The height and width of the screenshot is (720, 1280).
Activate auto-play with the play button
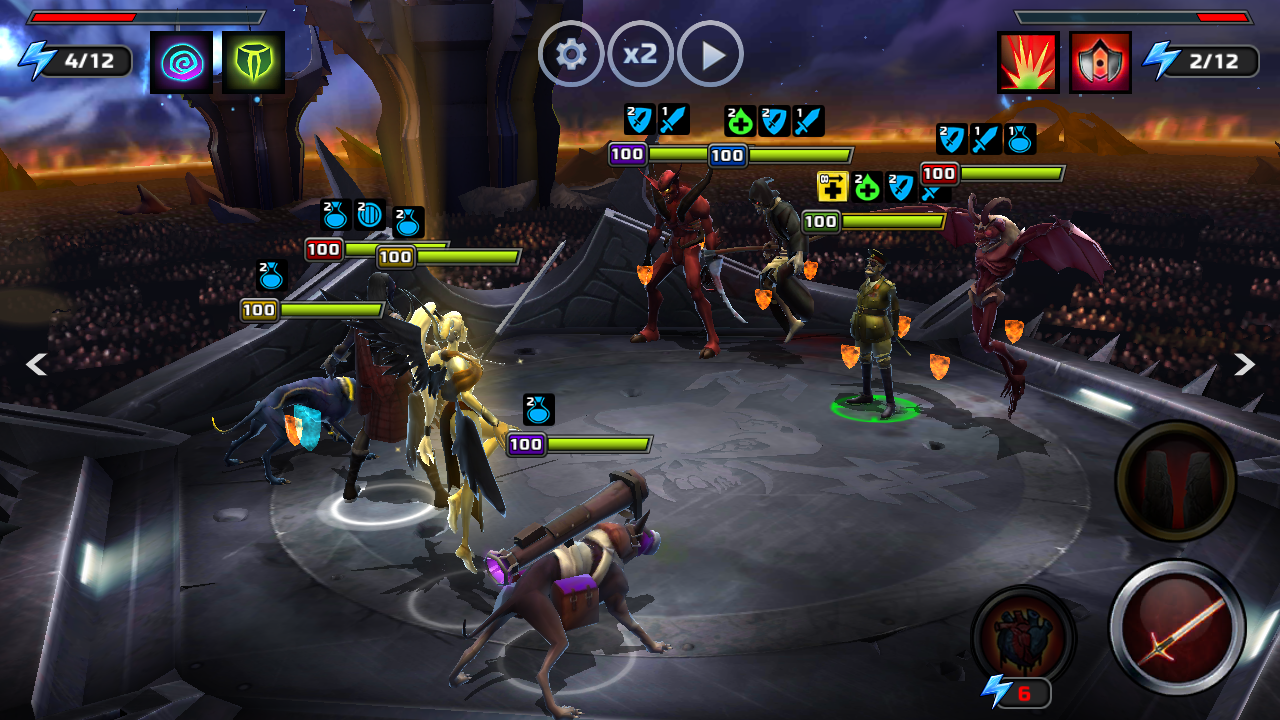tap(710, 54)
